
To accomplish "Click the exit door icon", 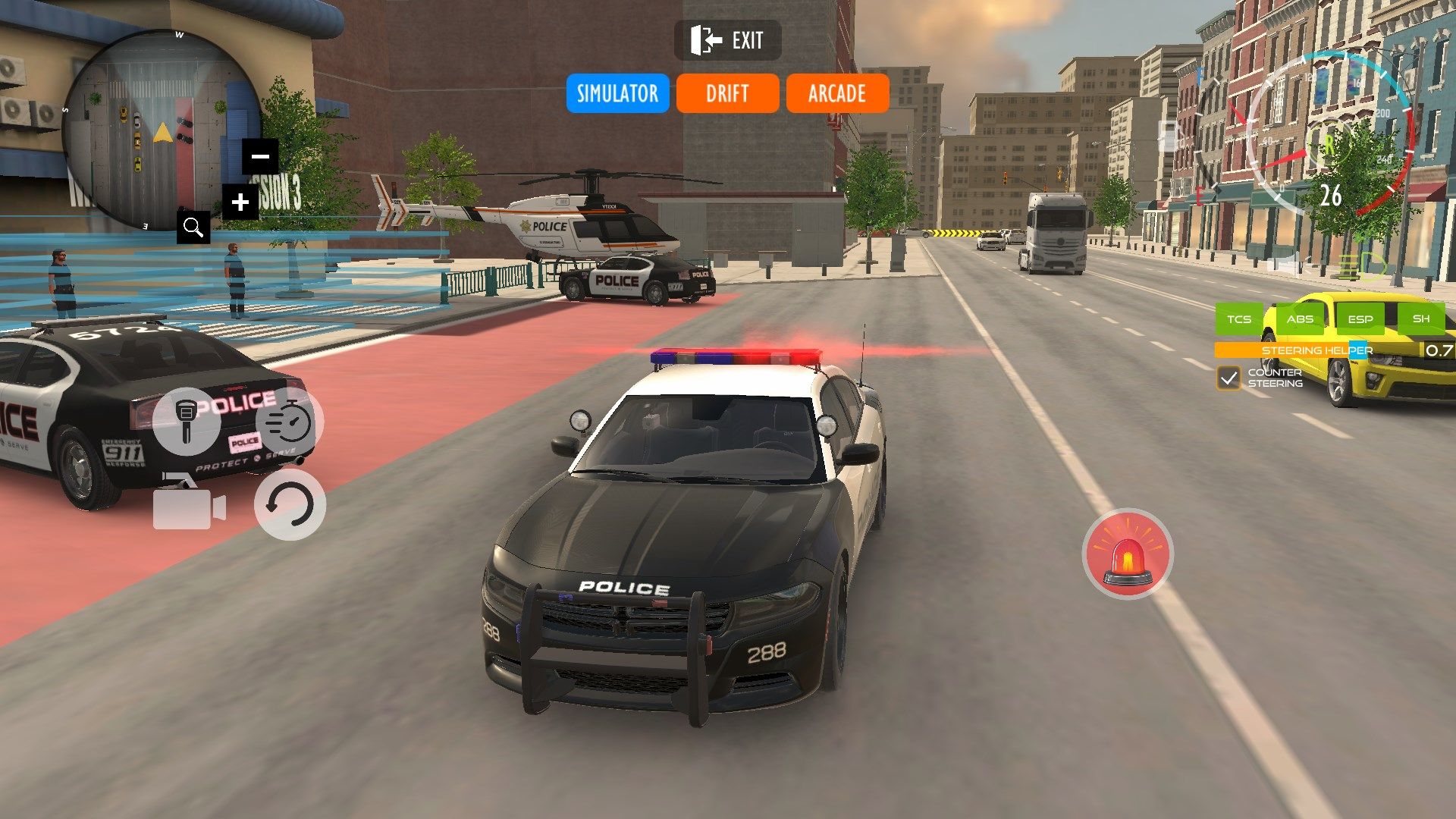I will pos(704,41).
